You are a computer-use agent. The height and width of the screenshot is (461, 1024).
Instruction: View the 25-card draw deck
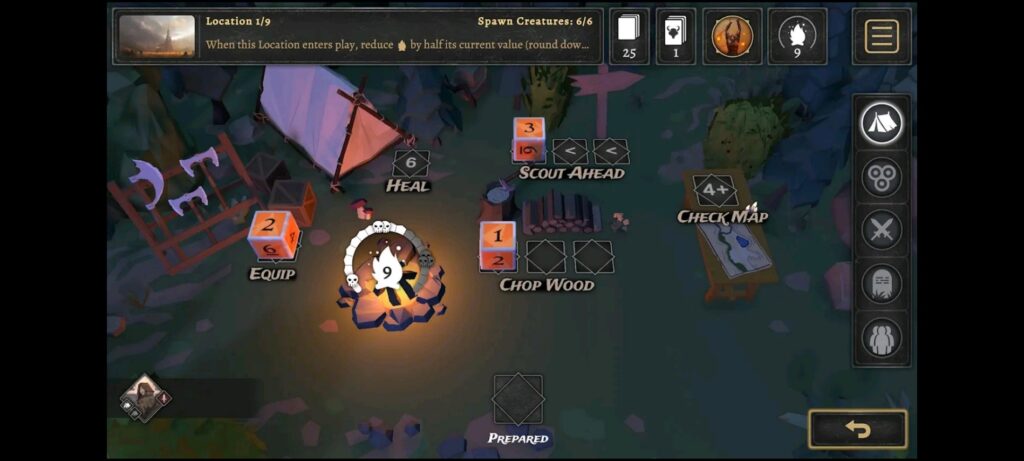coord(629,36)
